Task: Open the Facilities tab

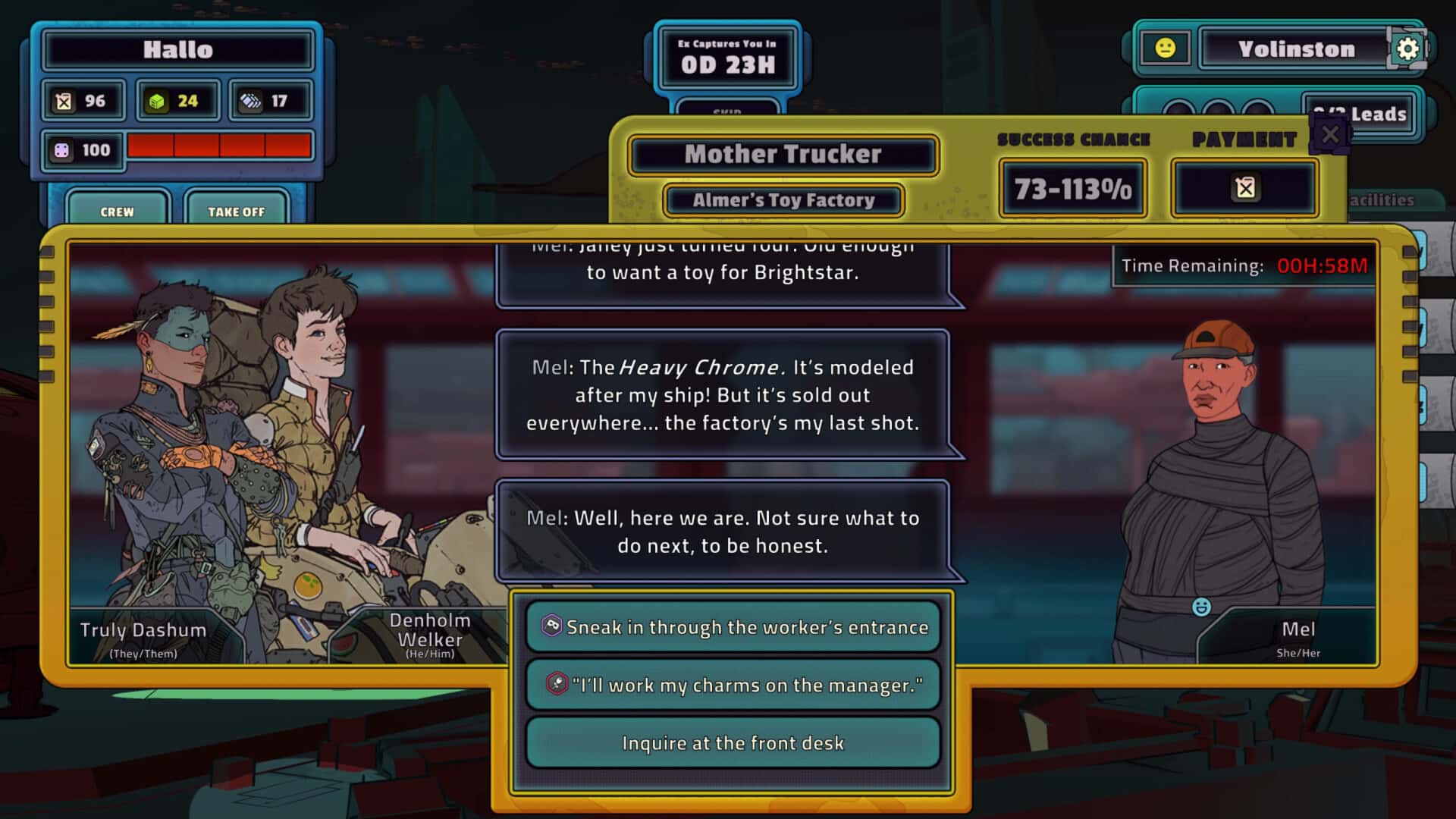Action: pos(1383,201)
